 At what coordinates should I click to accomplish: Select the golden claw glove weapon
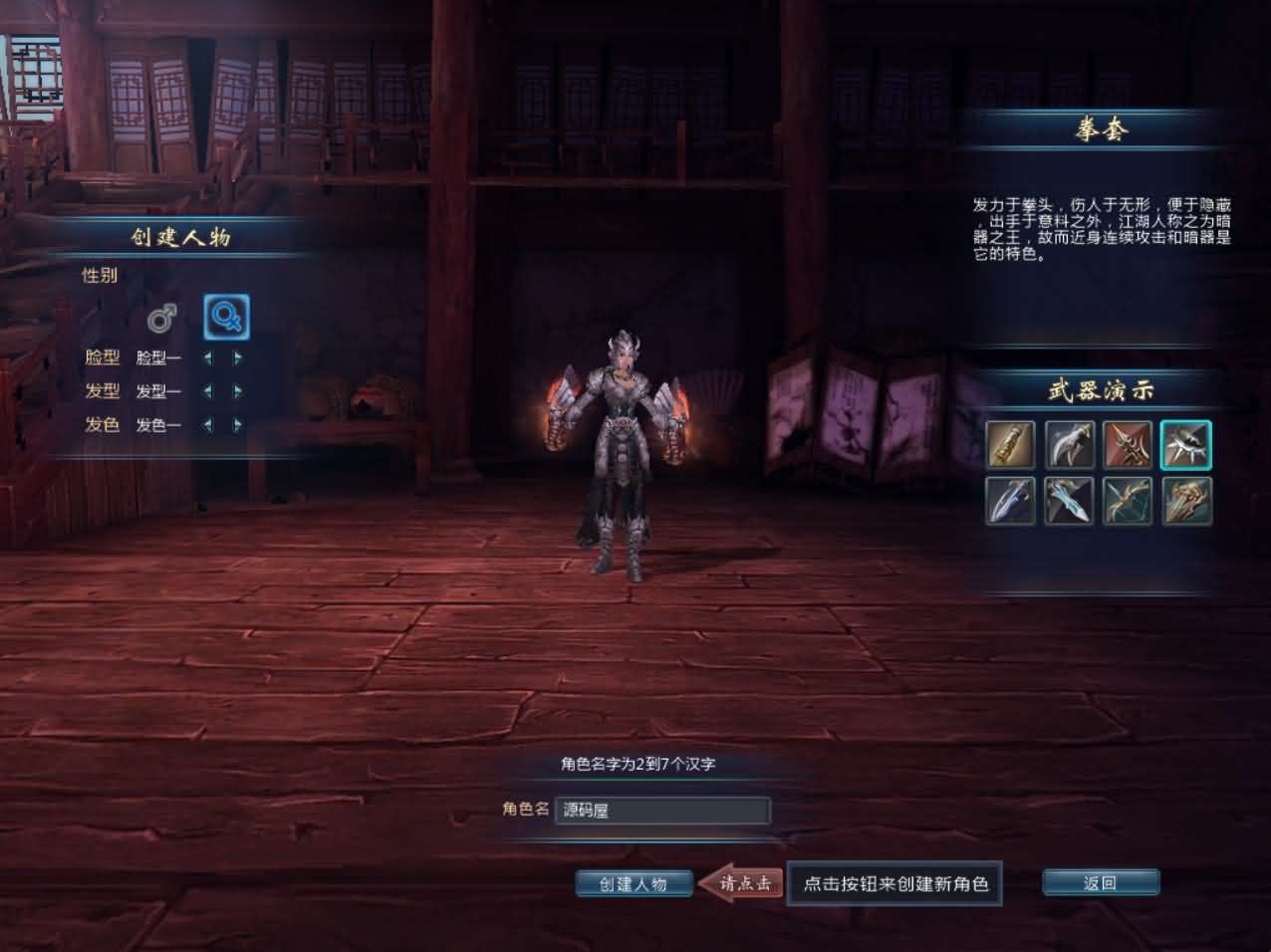pyautogui.click(x=1185, y=500)
